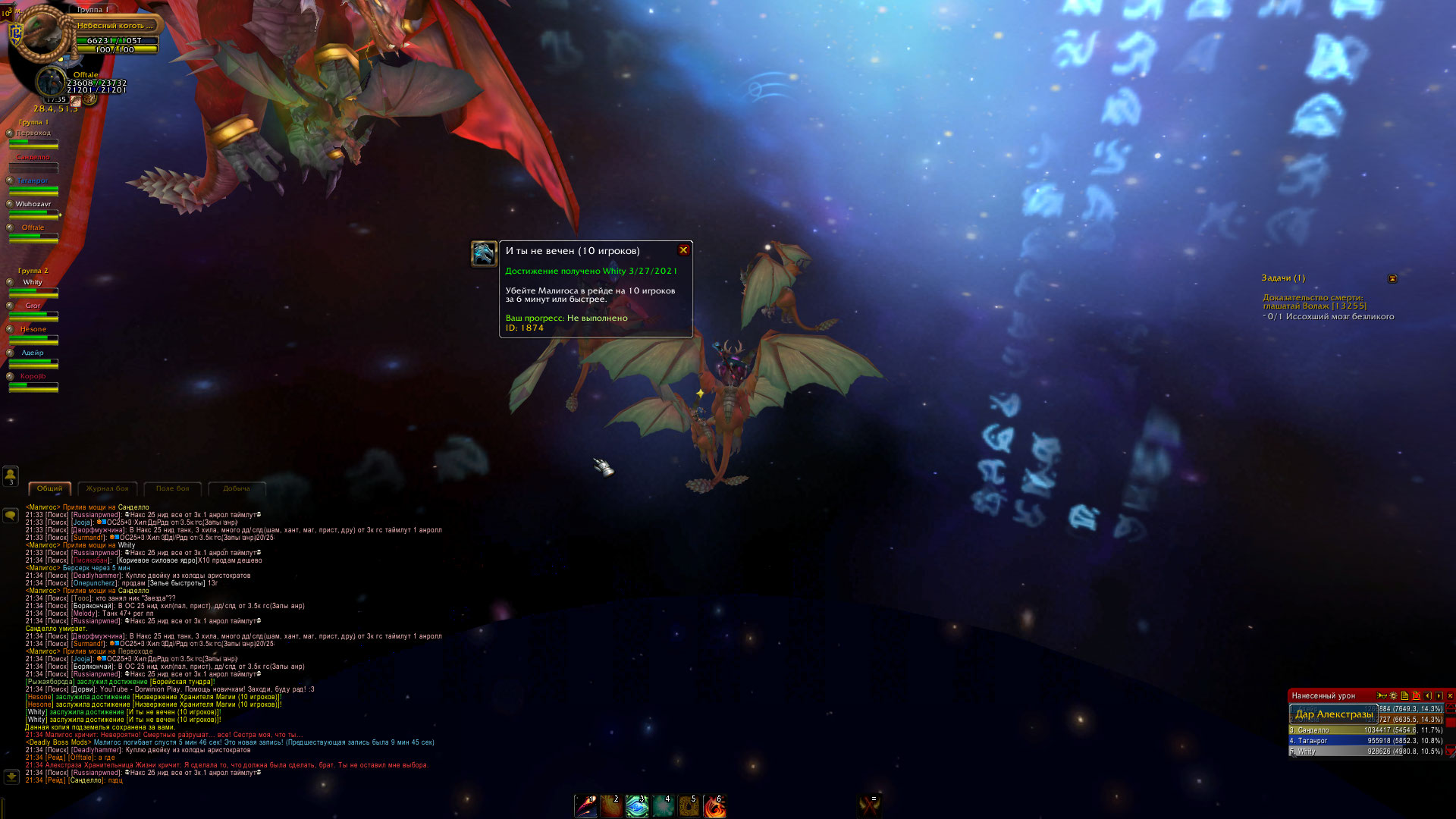The height and width of the screenshot is (819, 1456).
Task: Click the leave vehicle button with red X
Action: (x=869, y=805)
